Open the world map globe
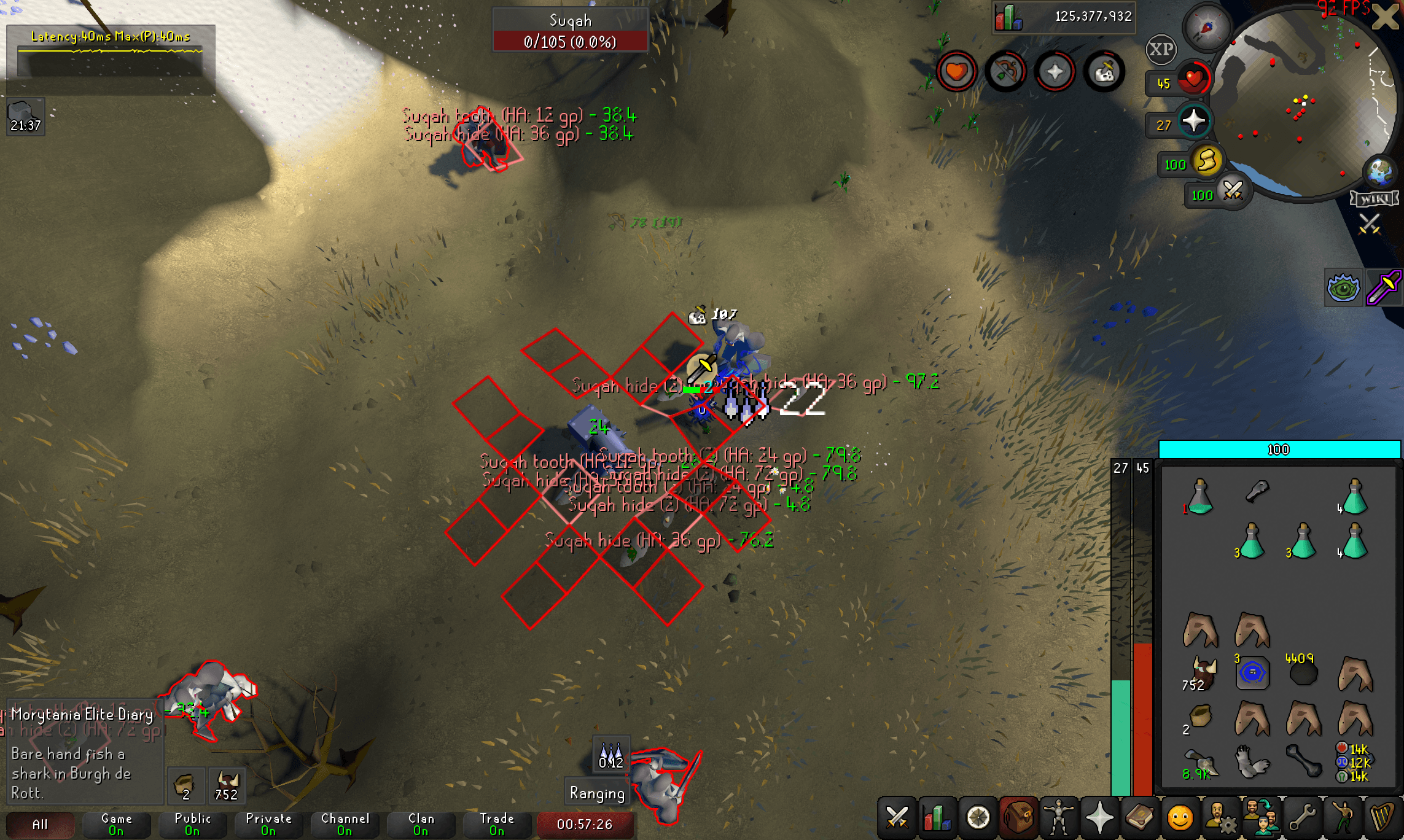Viewport: 1404px width, 840px height. [x=1379, y=171]
